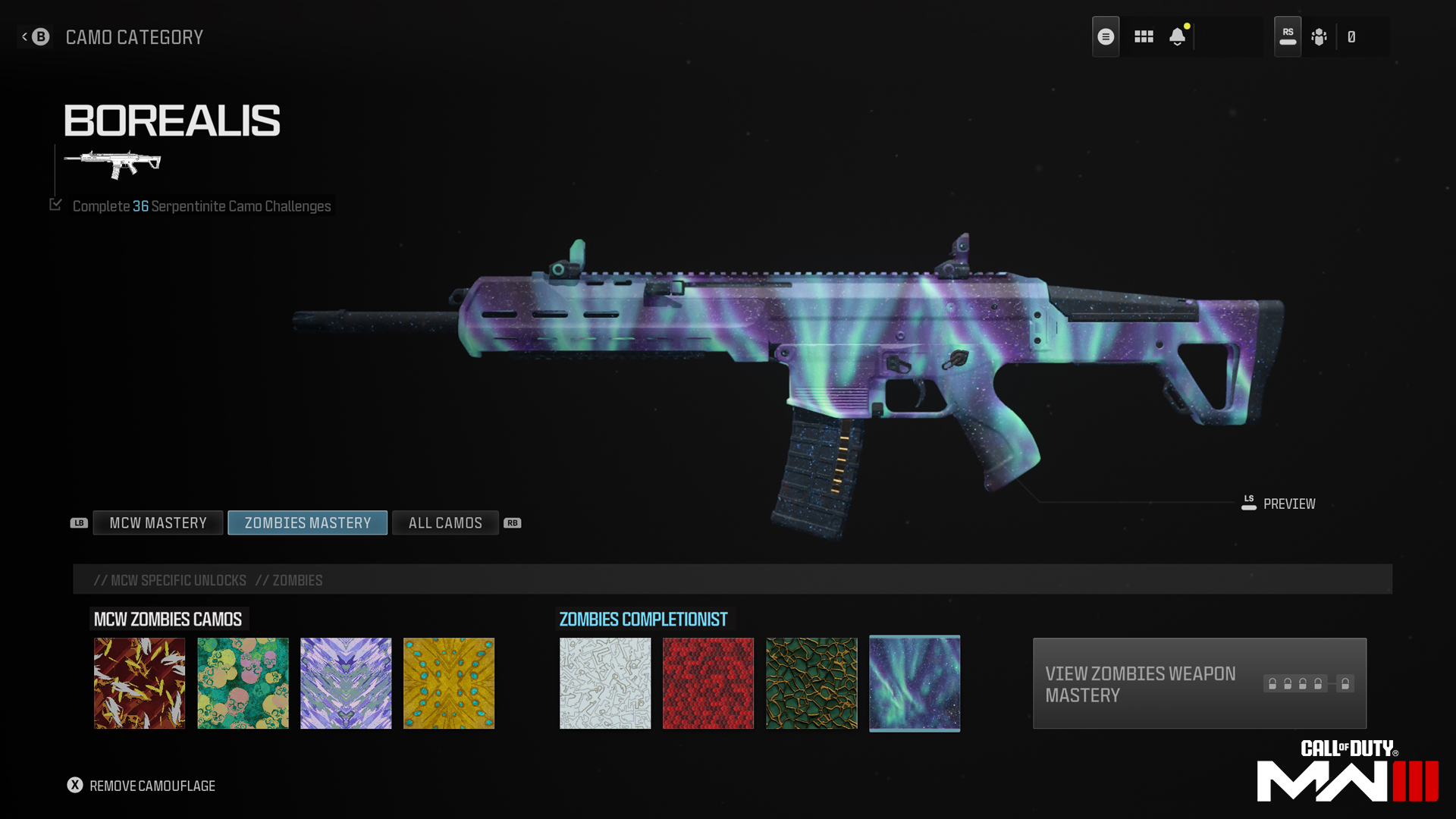Pick the yellow camo with teal gems
The width and height of the screenshot is (1456, 819).
click(449, 683)
